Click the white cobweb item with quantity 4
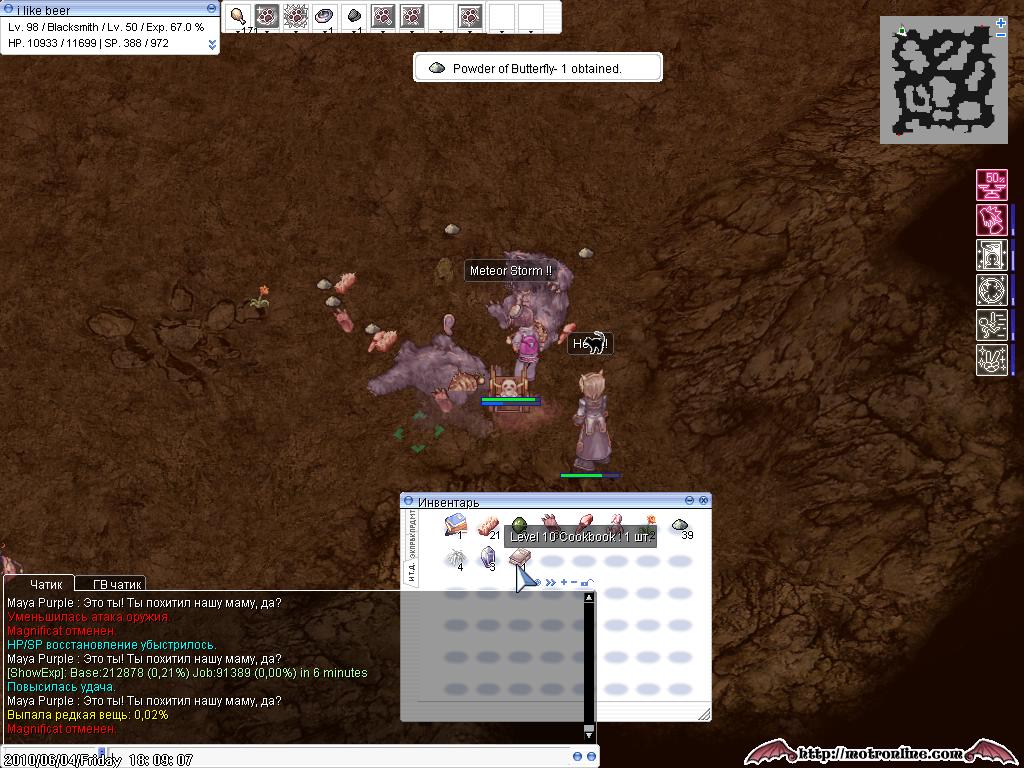Image resolution: width=1024 pixels, height=768 pixels. pos(455,558)
